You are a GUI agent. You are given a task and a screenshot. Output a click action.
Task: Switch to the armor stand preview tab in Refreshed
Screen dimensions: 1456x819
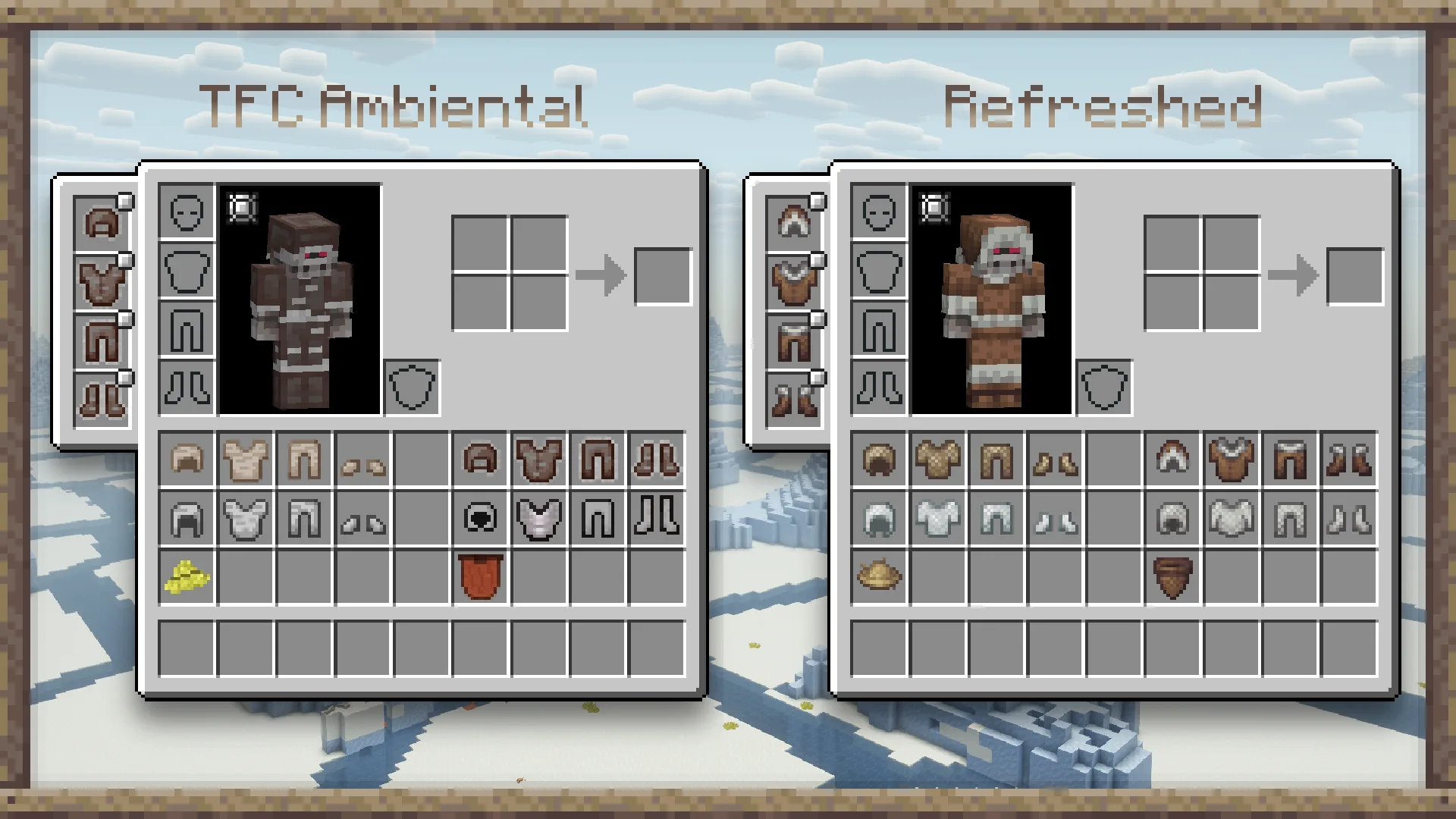(x=934, y=206)
